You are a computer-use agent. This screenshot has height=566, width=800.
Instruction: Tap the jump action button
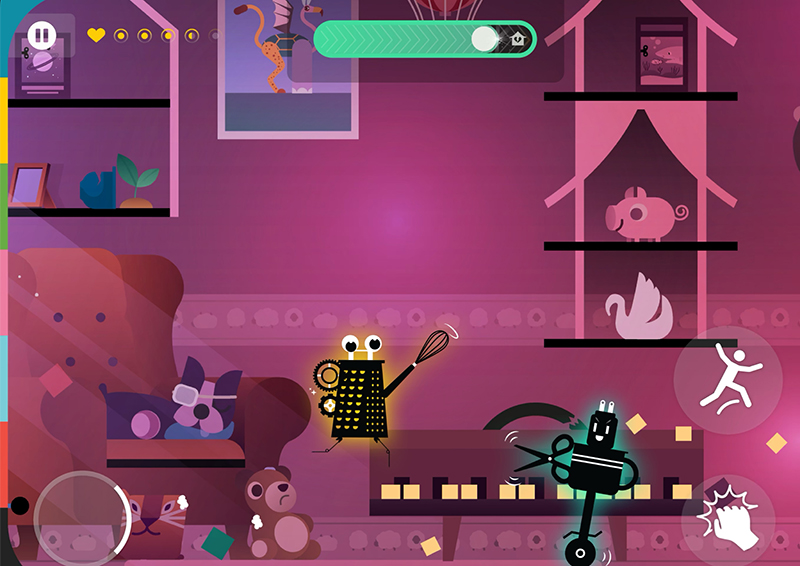(728, 379)
